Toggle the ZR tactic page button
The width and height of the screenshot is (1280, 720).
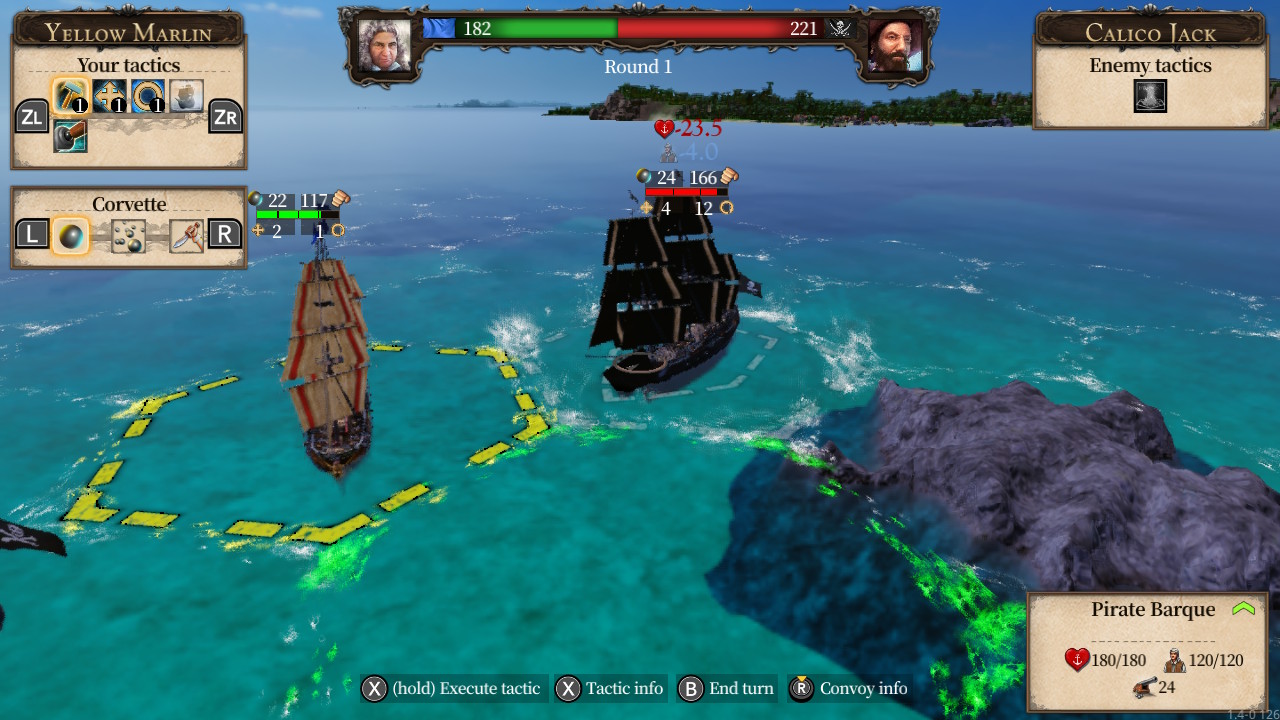point(226,116)
